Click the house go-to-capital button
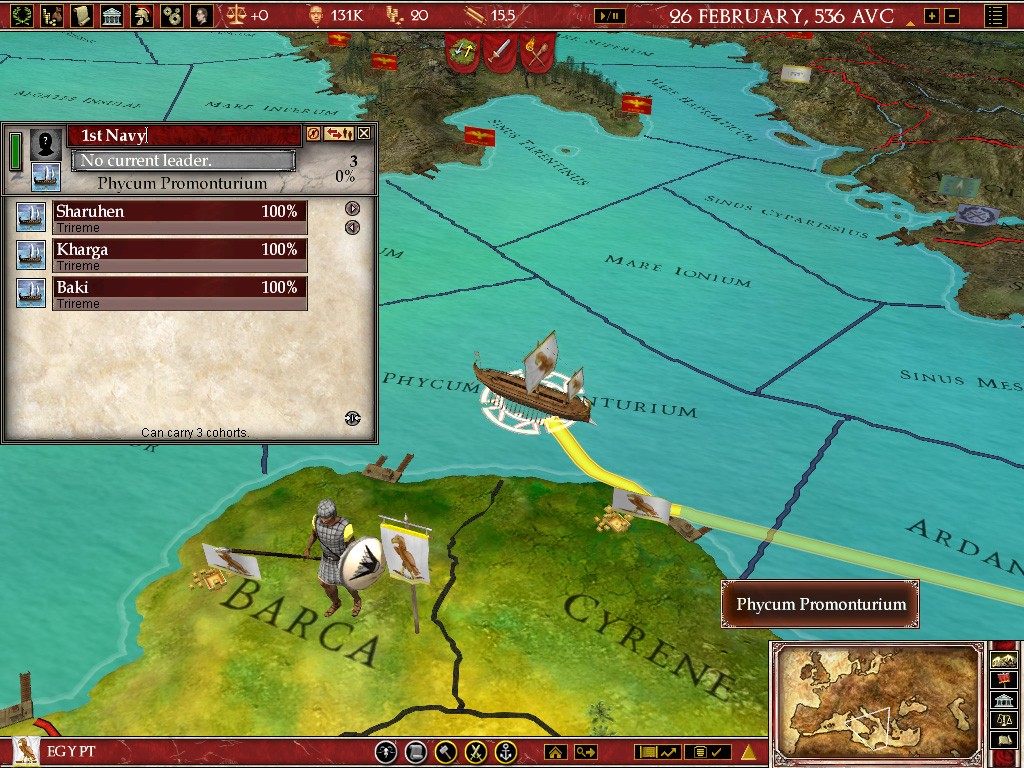 (555, 752)
